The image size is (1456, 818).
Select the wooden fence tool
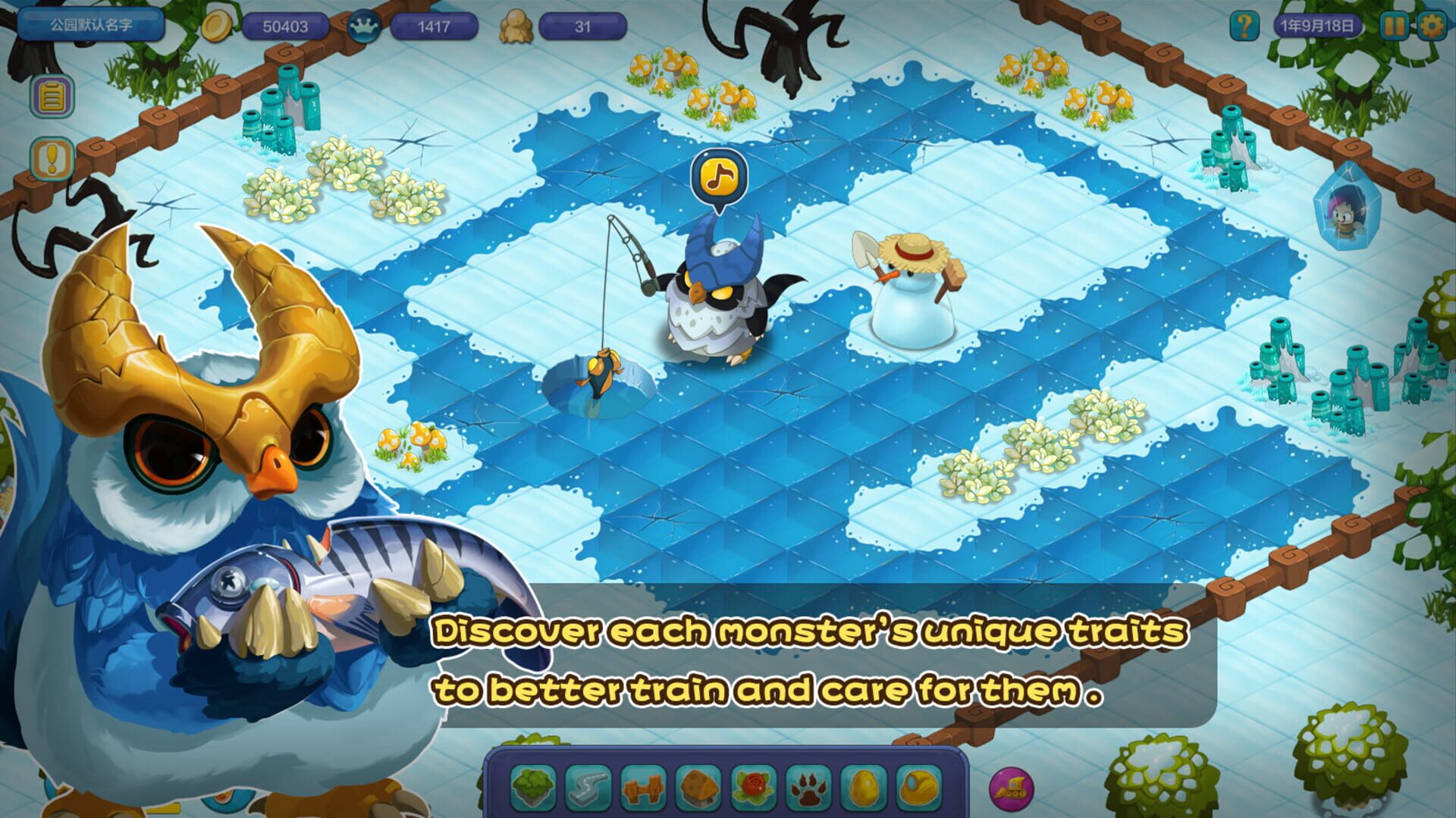pyautogui.click(x=642, y=788)
